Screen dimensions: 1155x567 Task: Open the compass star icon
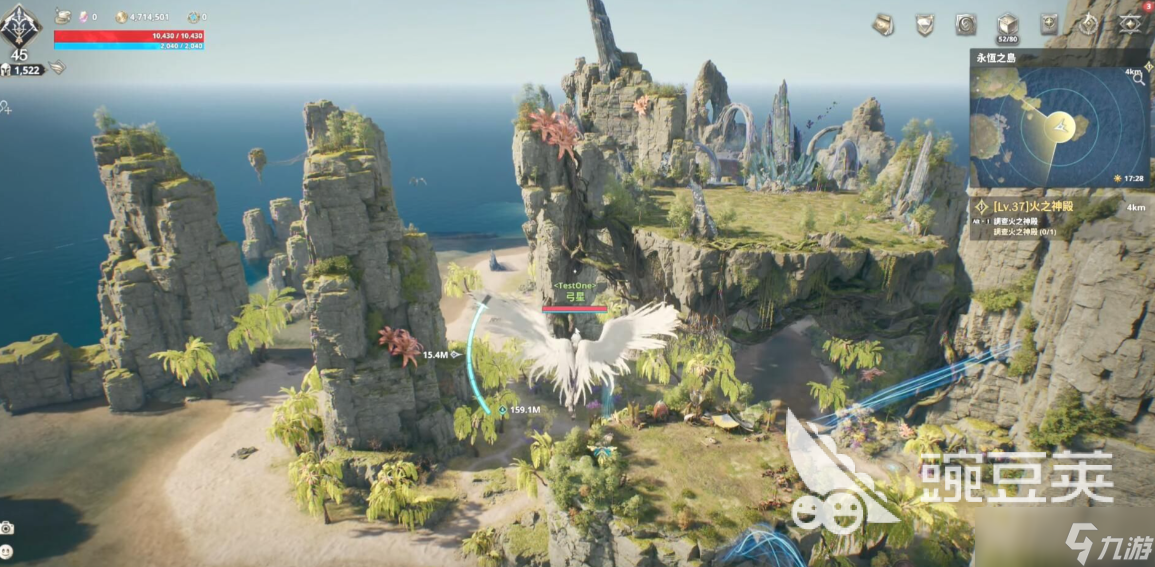tap(1089, 24)
